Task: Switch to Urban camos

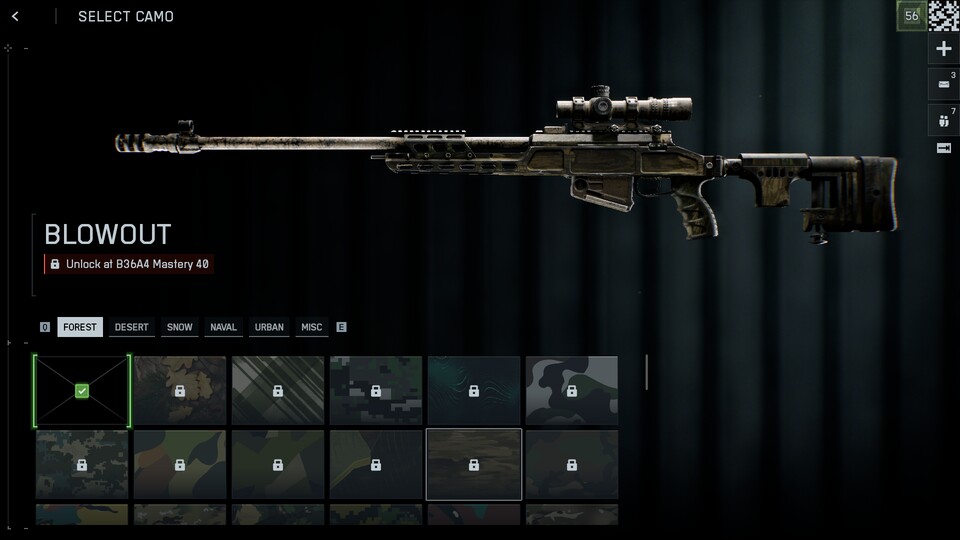Action: click(x=269, y=327)
